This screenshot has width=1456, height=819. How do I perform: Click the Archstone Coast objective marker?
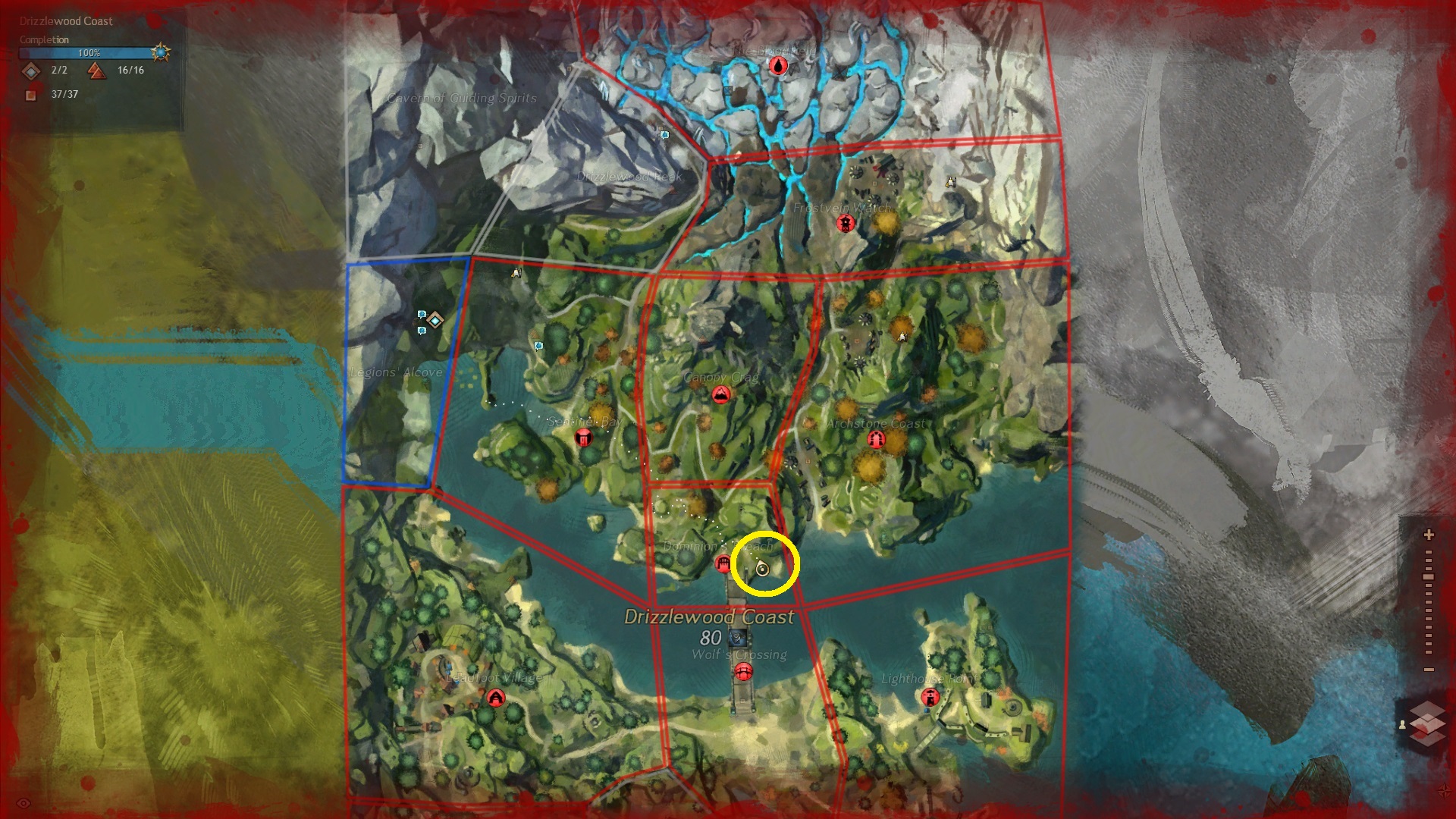coord(876,440)
